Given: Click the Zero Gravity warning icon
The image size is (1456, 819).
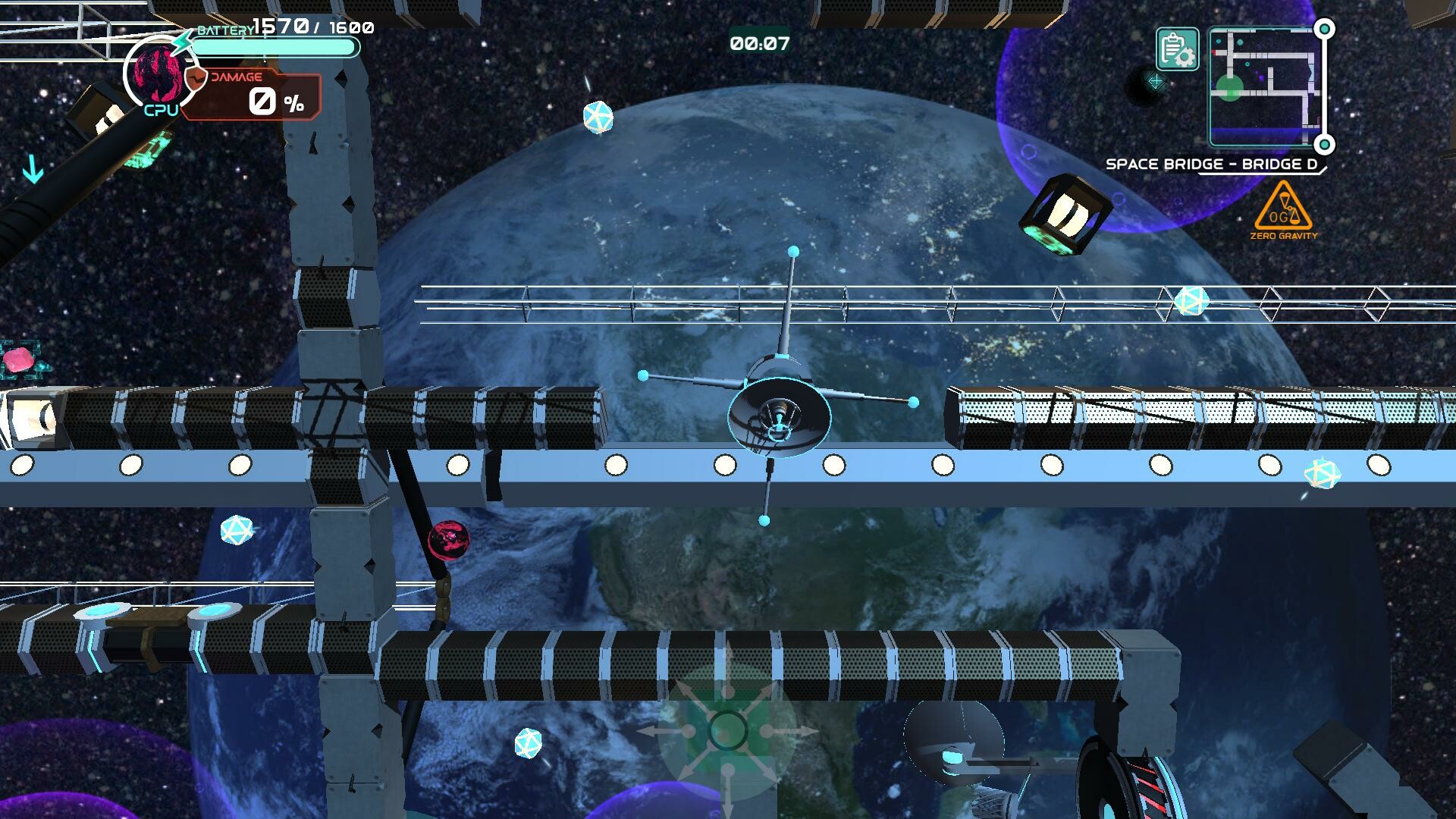Looking at the screenshot, I should (x=1283, y=210).
